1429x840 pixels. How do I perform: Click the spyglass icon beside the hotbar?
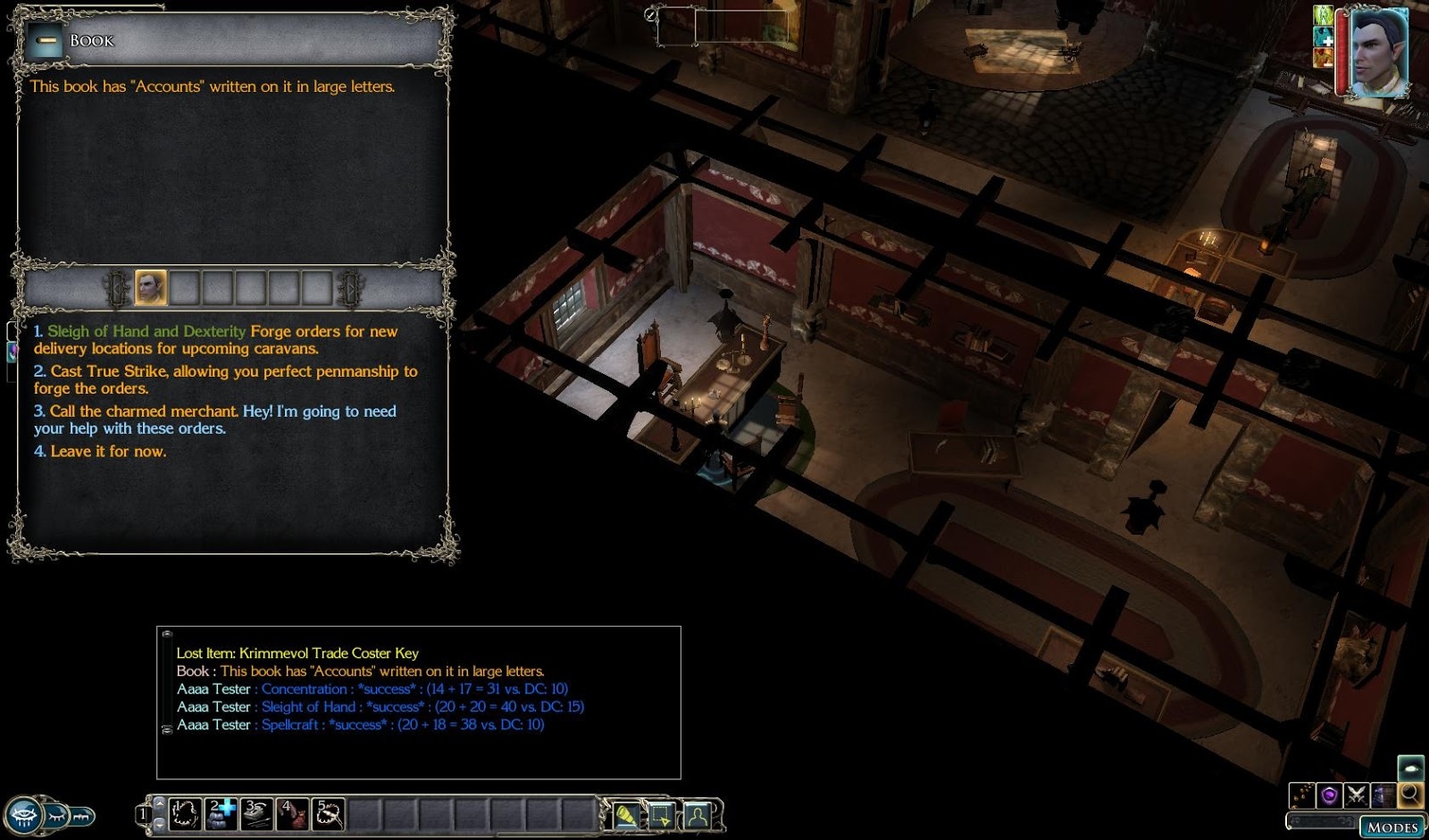click(x=625, y=815)
